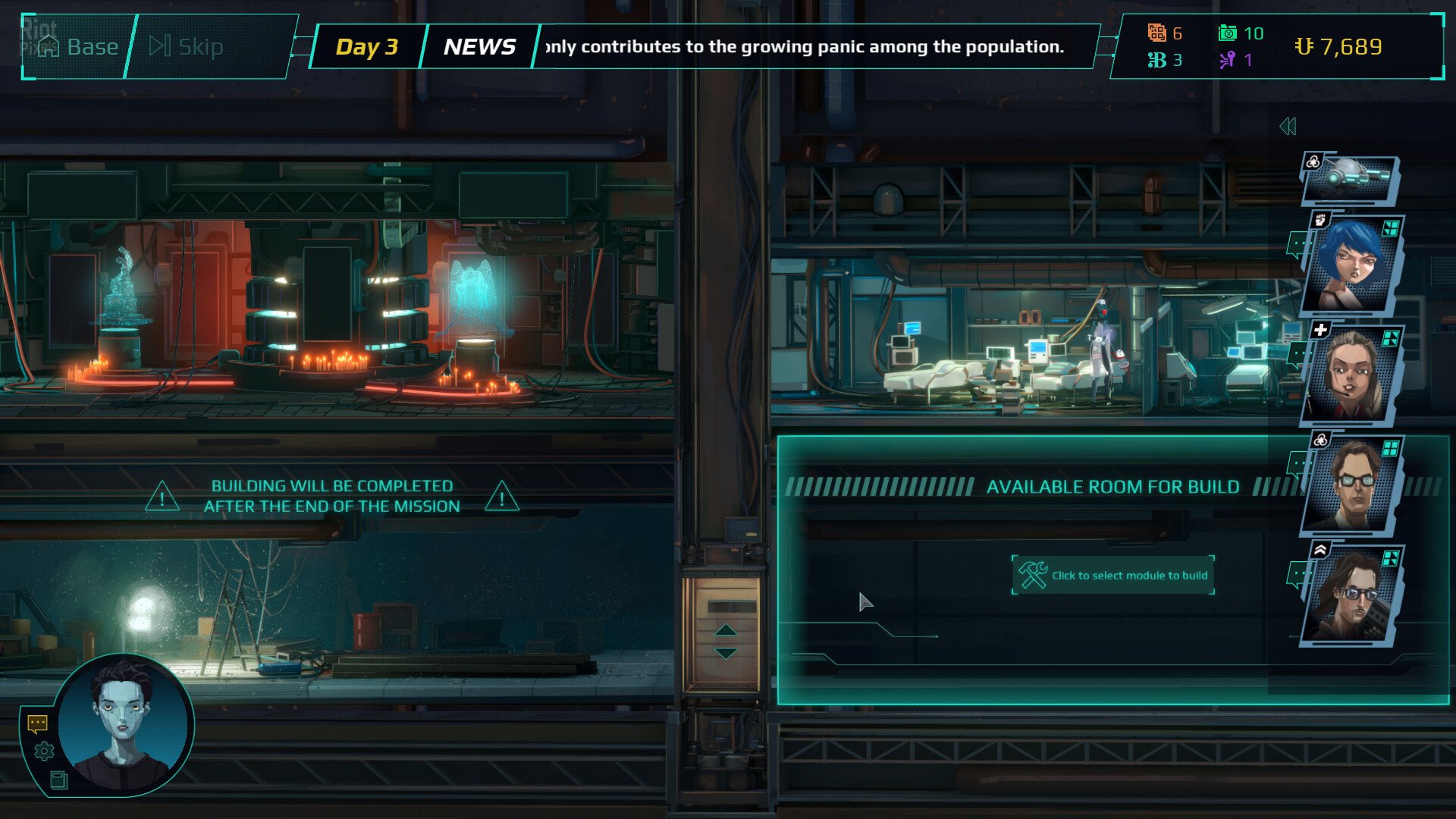Click the pale android advisor portrait
The image size is (1456, 819).
(125, 724)
